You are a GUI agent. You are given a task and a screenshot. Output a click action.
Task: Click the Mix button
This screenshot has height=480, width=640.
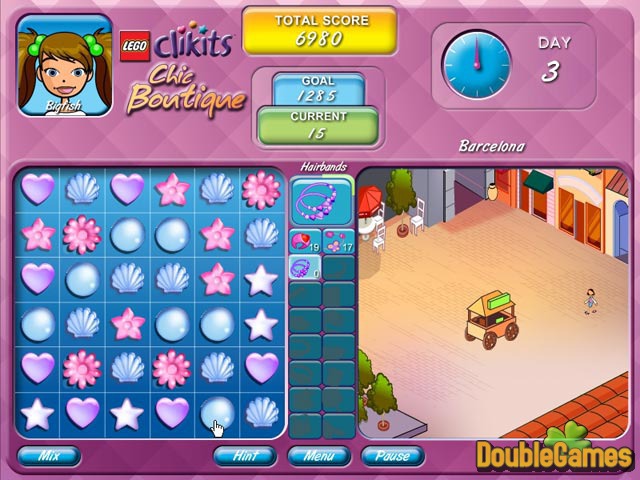point(47,456)
